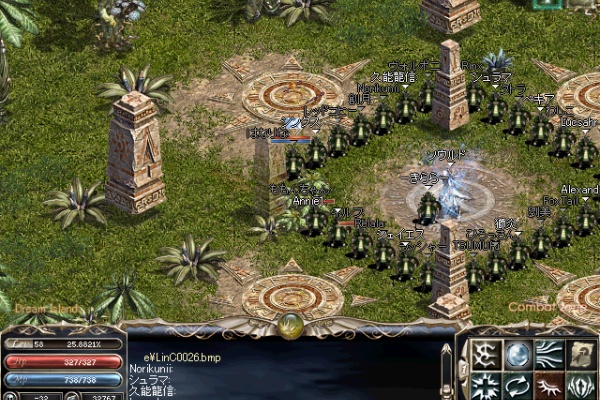Click the chat window scrollbar
The image size is (600, 400).
click(x=447, y=368)
